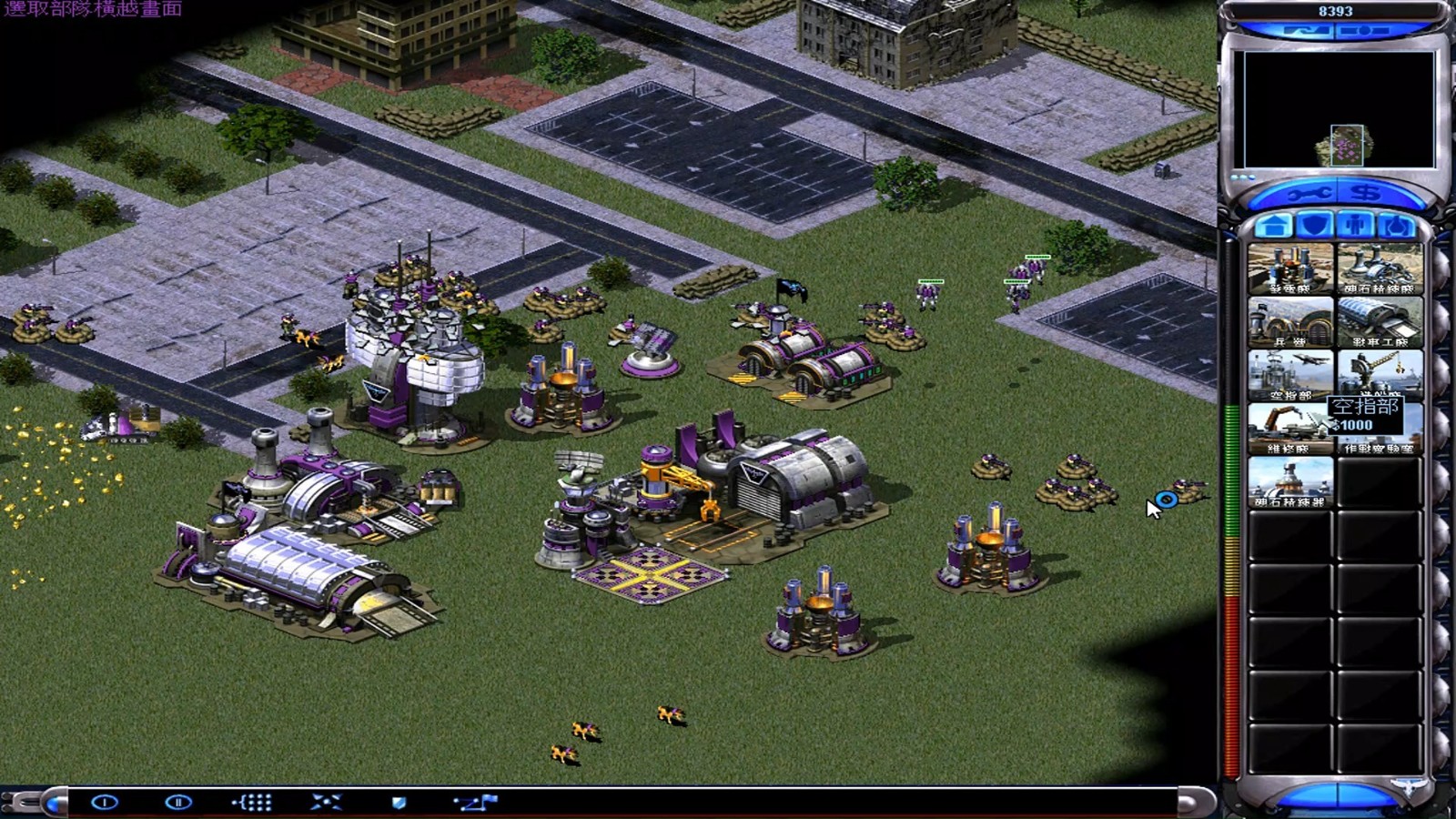The image size is (1456, 819).
Task: Select the Ore Purifier build icon
Action: [x=1290, y=482]
